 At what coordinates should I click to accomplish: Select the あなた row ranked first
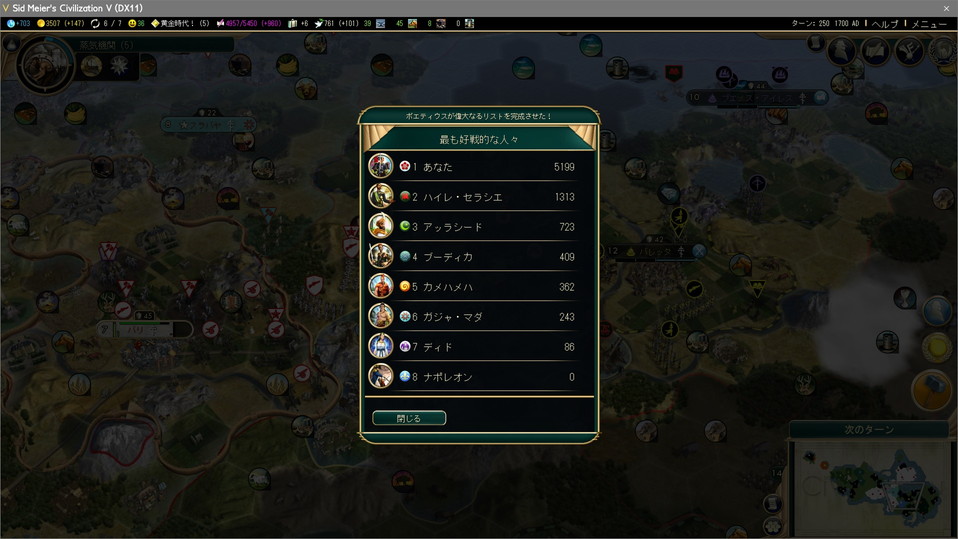[x=479, y=166]
